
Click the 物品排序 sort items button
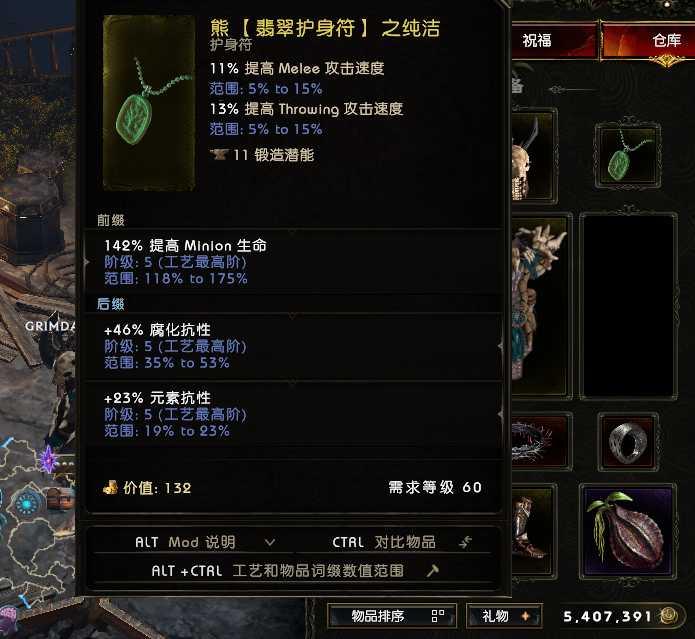coord(392,616)
